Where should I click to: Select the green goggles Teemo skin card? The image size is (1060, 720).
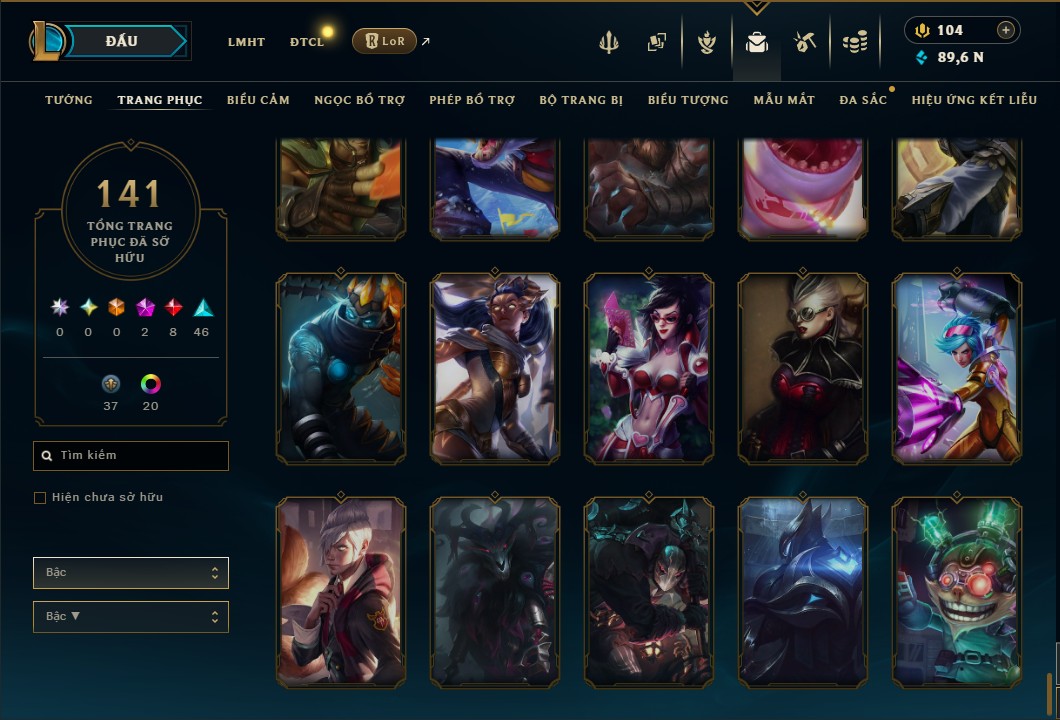coord(957,592)
